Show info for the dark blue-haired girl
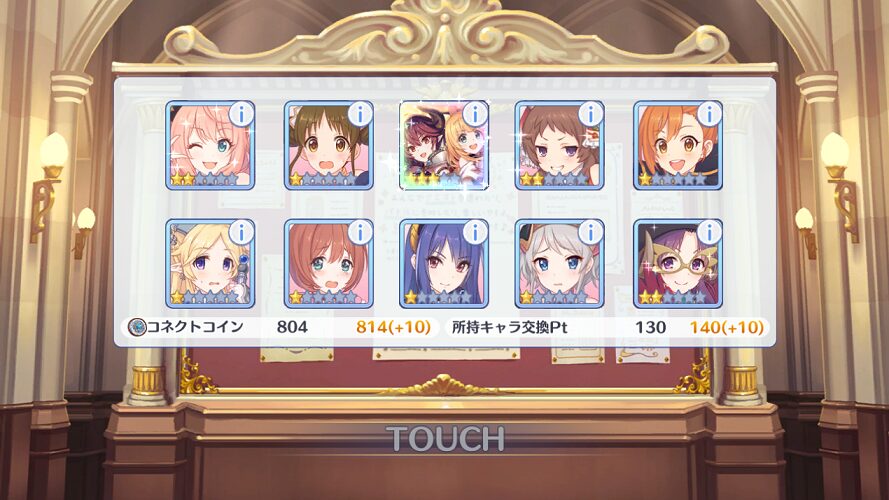Screen dimensions: 889x500 [x=475, y=232]
